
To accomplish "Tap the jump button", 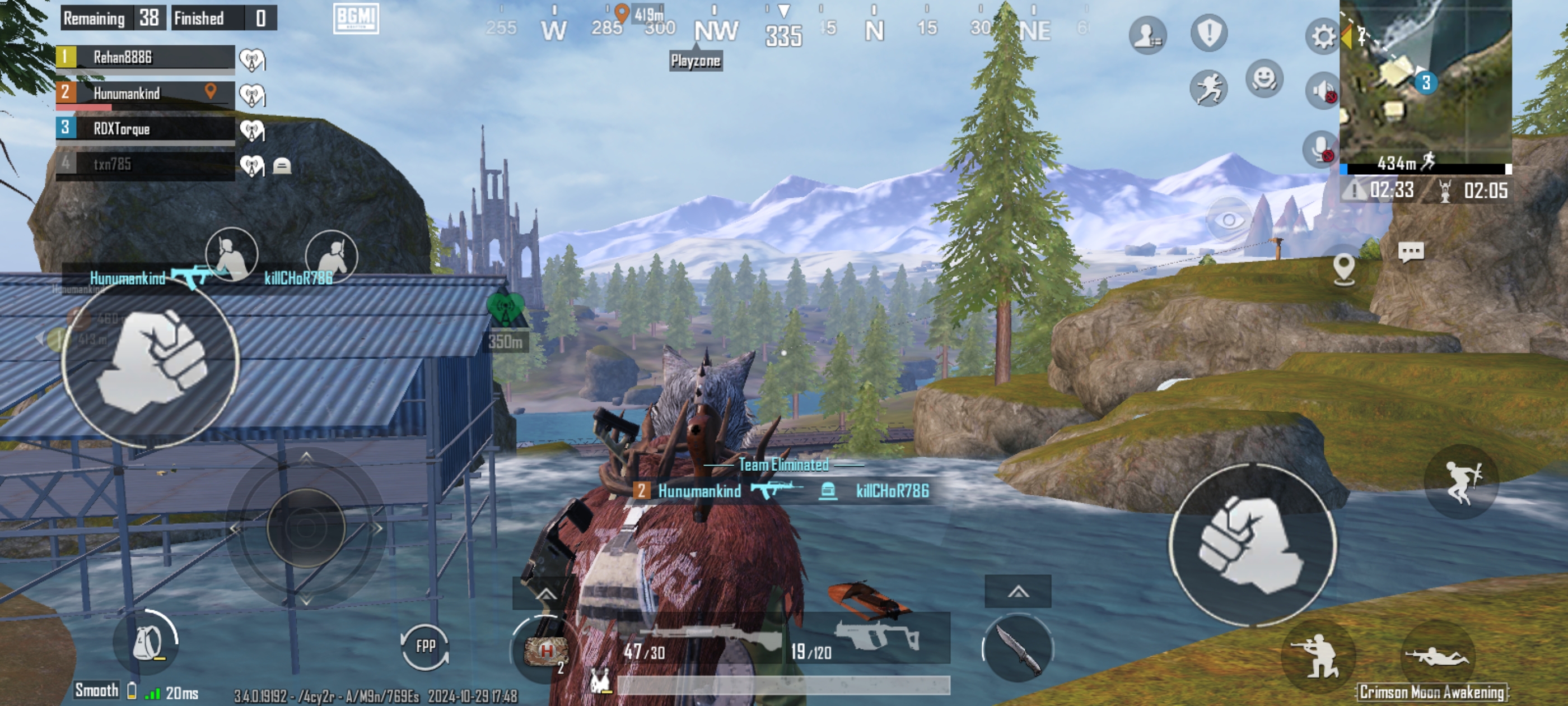I will tap(1462, 482).
